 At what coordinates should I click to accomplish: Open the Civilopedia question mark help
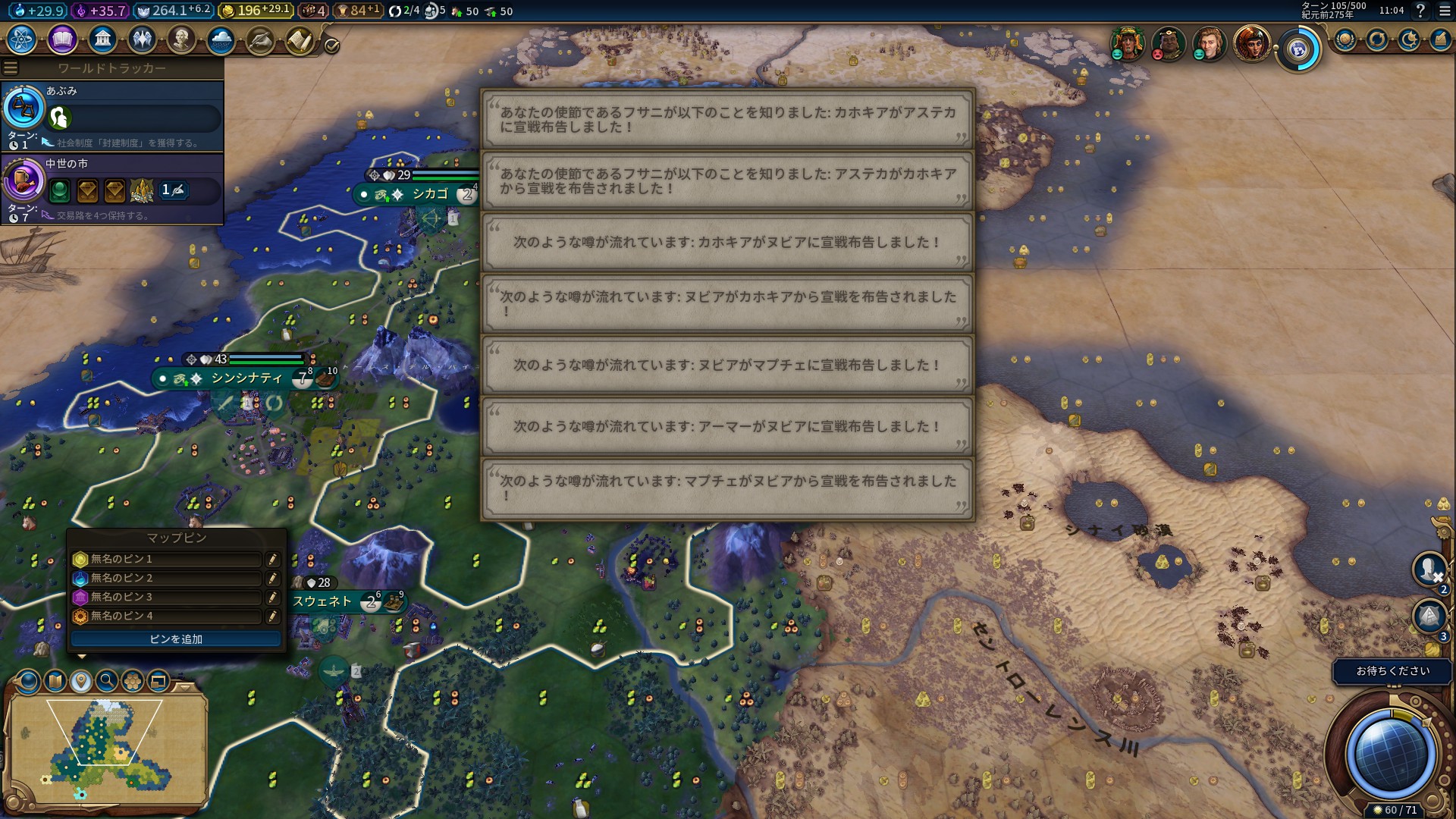(x=1420, y=11)
